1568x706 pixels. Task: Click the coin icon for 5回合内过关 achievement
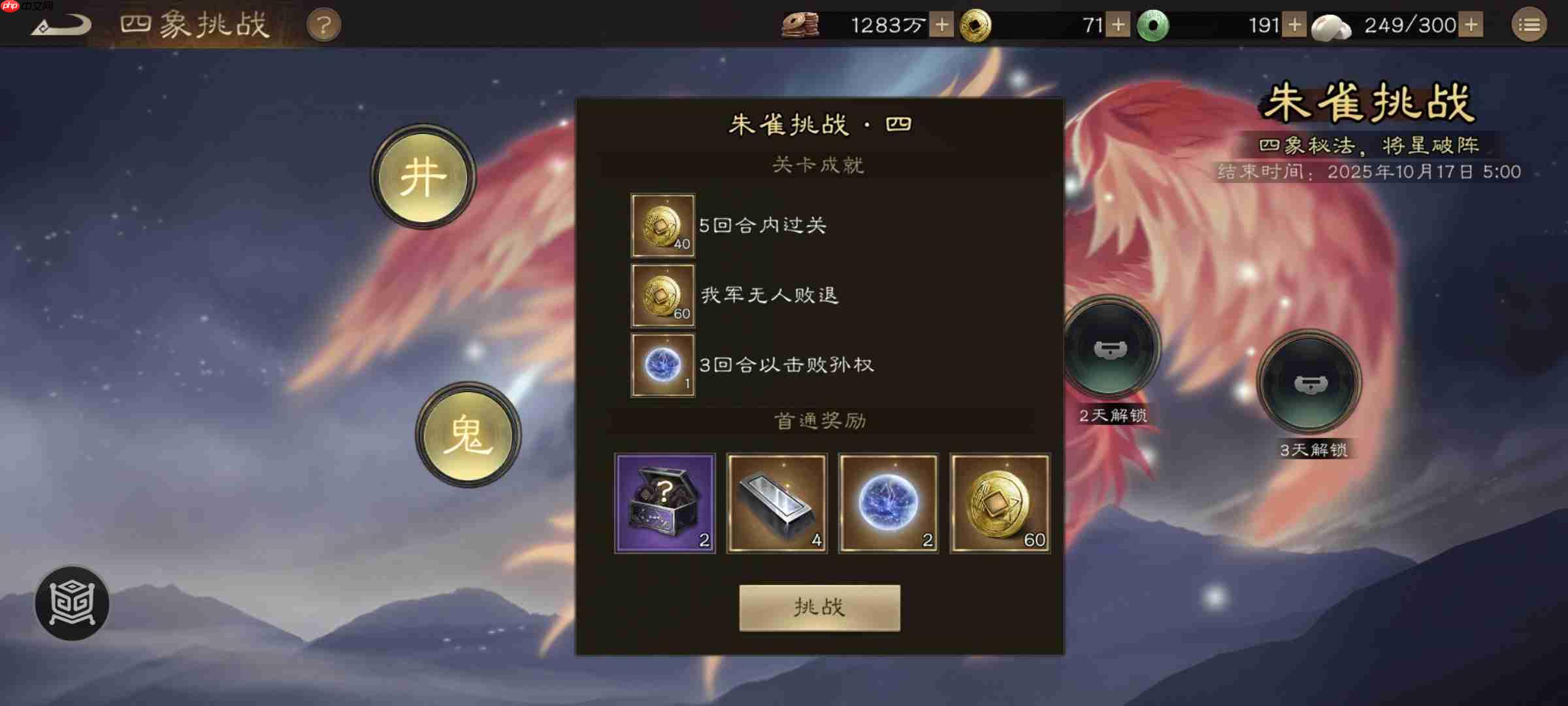(662, 226)
